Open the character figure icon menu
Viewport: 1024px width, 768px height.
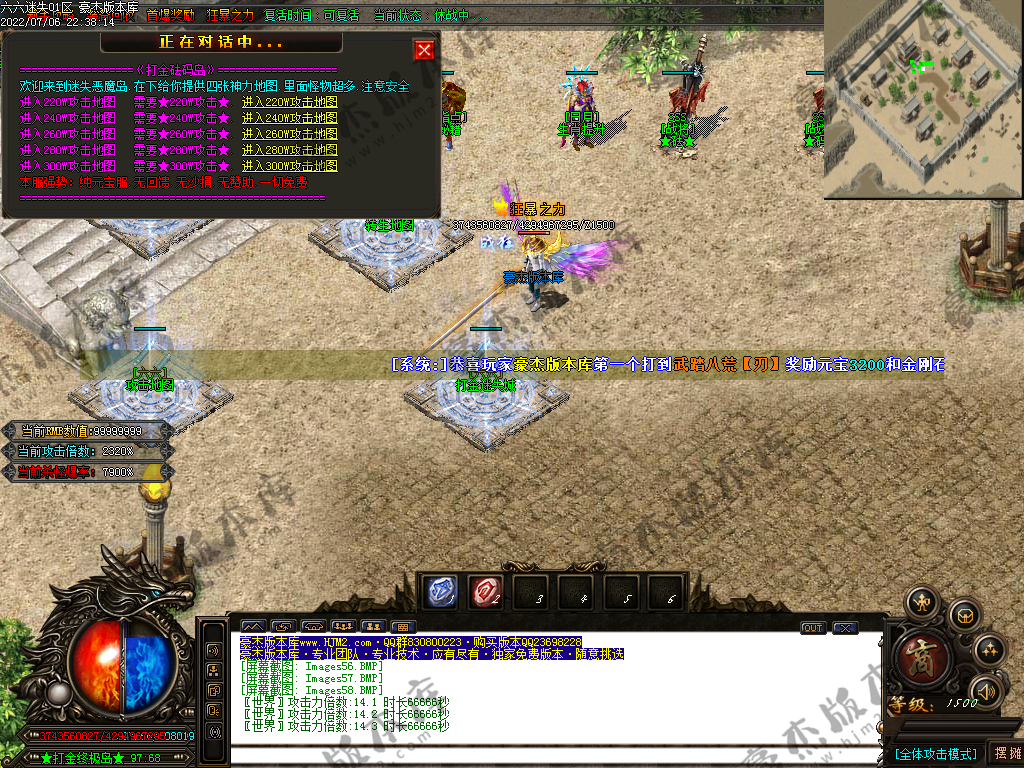920,602
